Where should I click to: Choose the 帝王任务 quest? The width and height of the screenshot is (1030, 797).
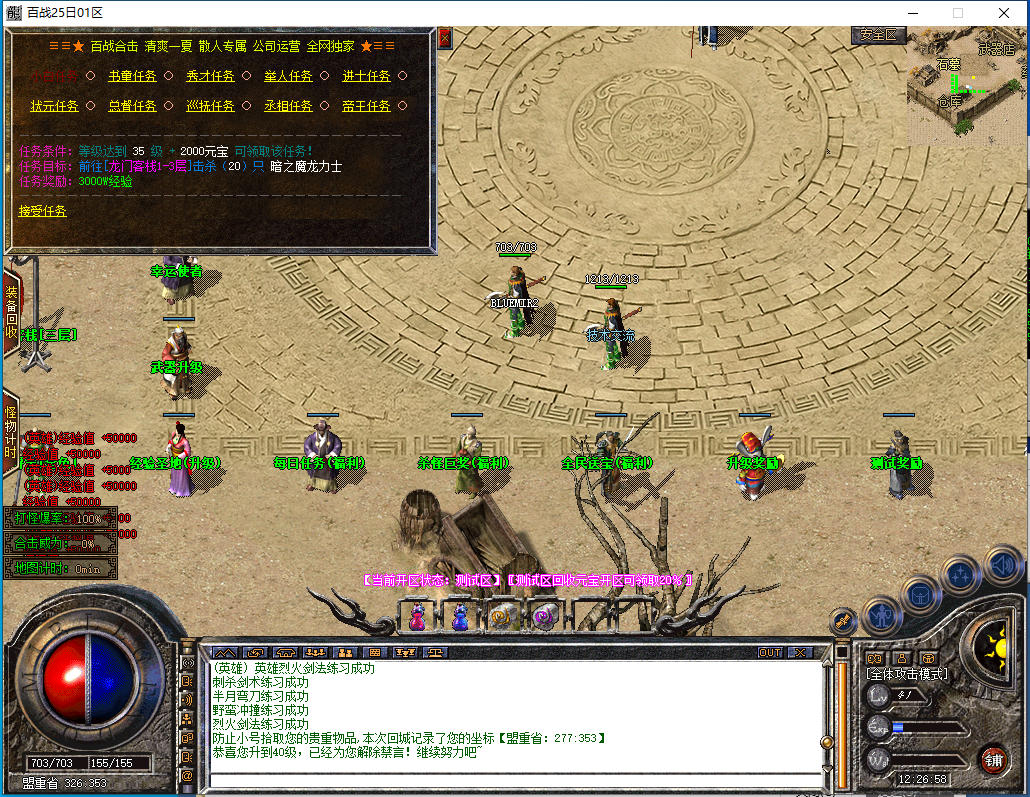[x=366, y=106]
